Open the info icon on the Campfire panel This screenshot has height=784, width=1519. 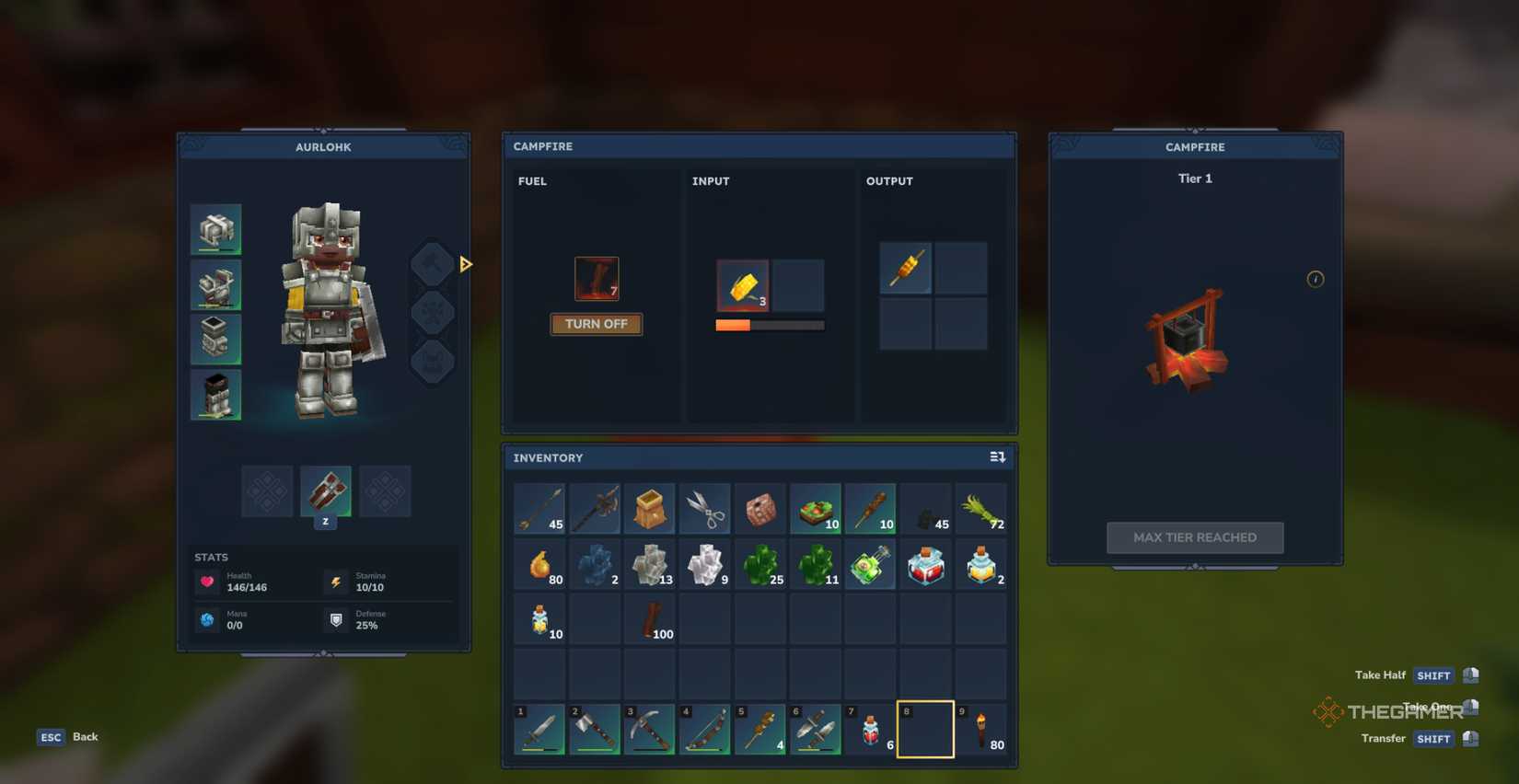(x=1315, y=279)
